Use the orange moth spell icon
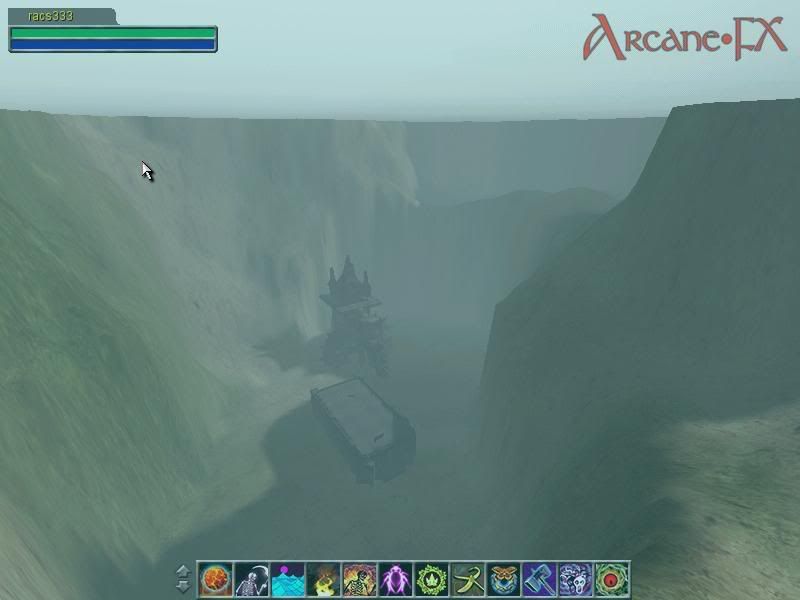This screenshot has height=600, width=800. point(503,578)
